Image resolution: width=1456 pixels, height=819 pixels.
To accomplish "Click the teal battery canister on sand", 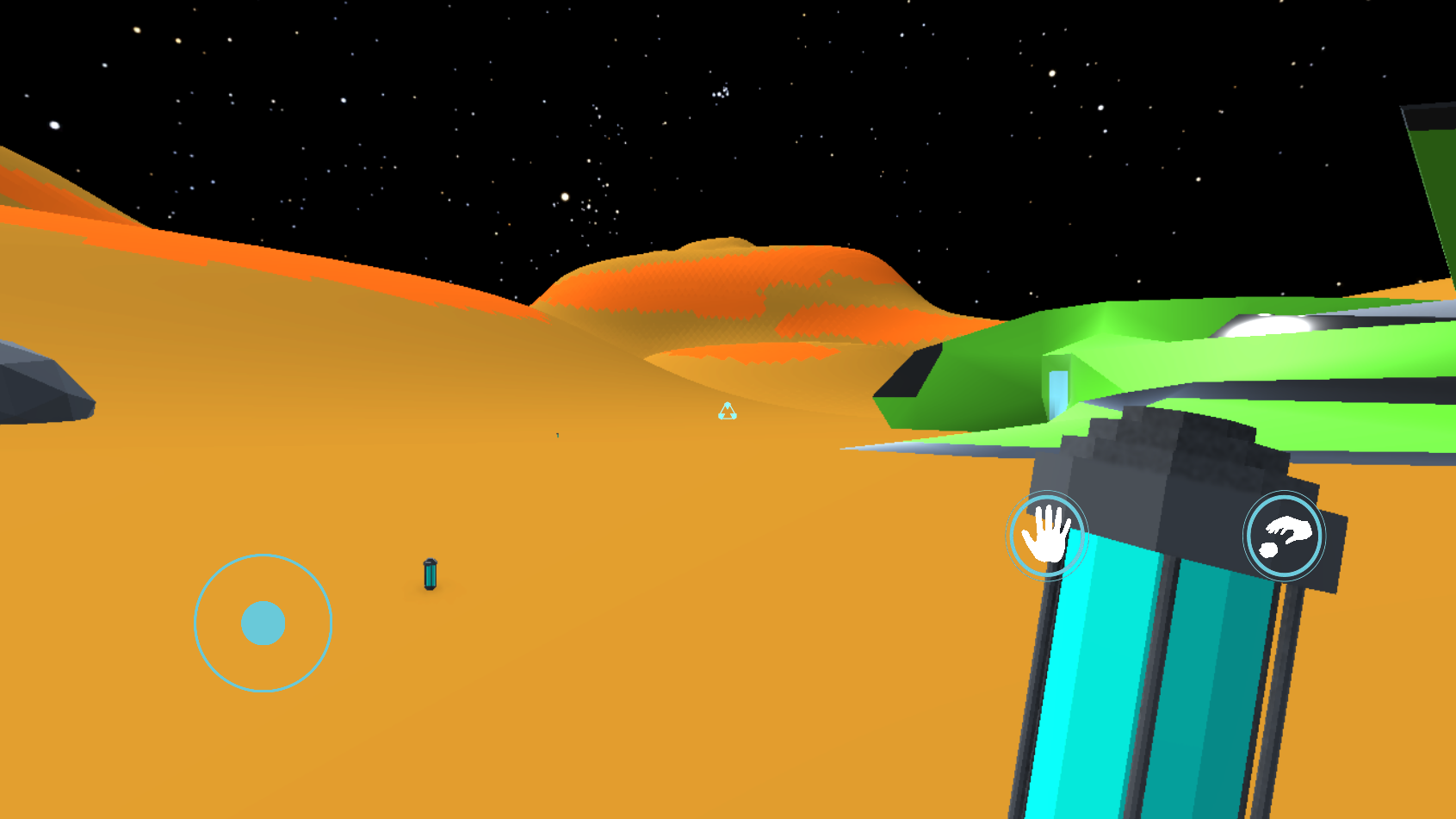I will coord(429,575).
